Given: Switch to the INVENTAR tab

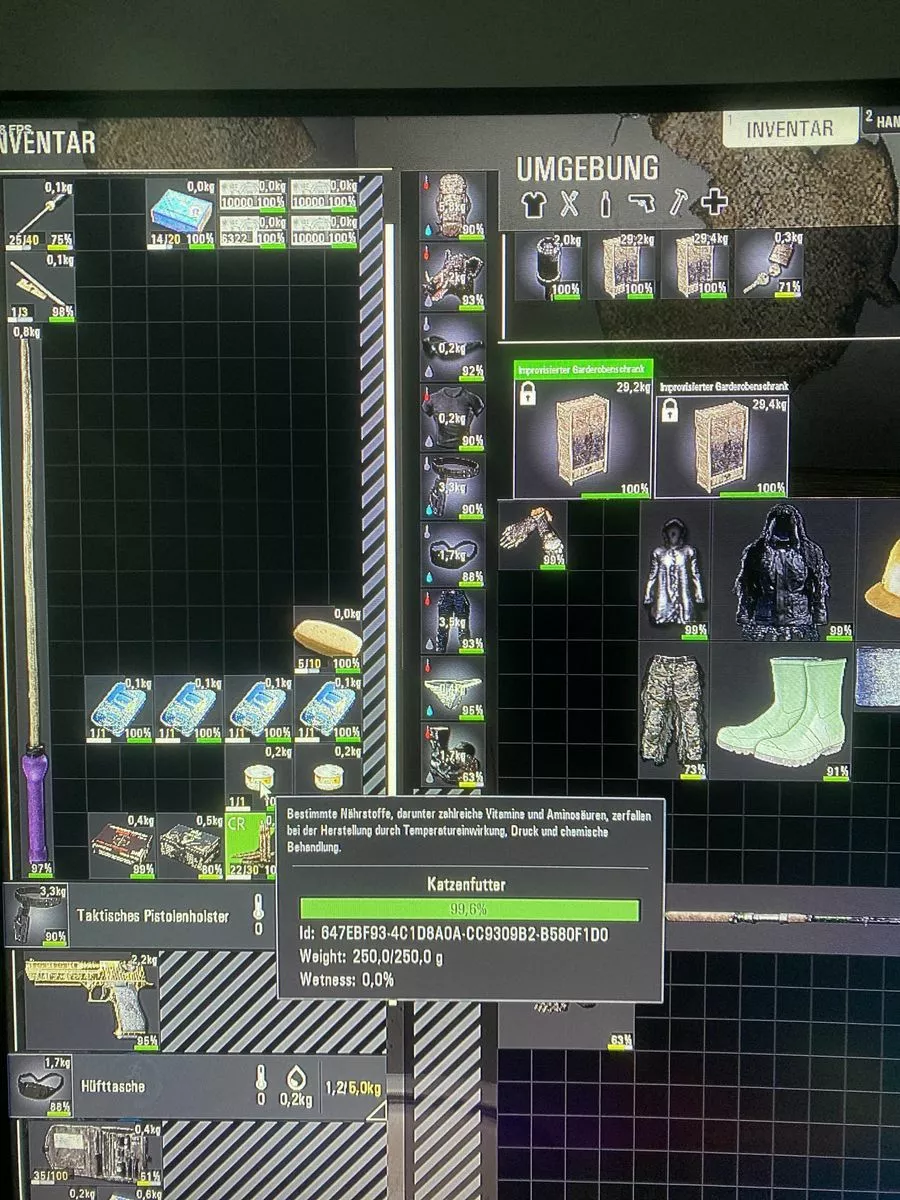Looking at the screenshot, I should [790, 128].
